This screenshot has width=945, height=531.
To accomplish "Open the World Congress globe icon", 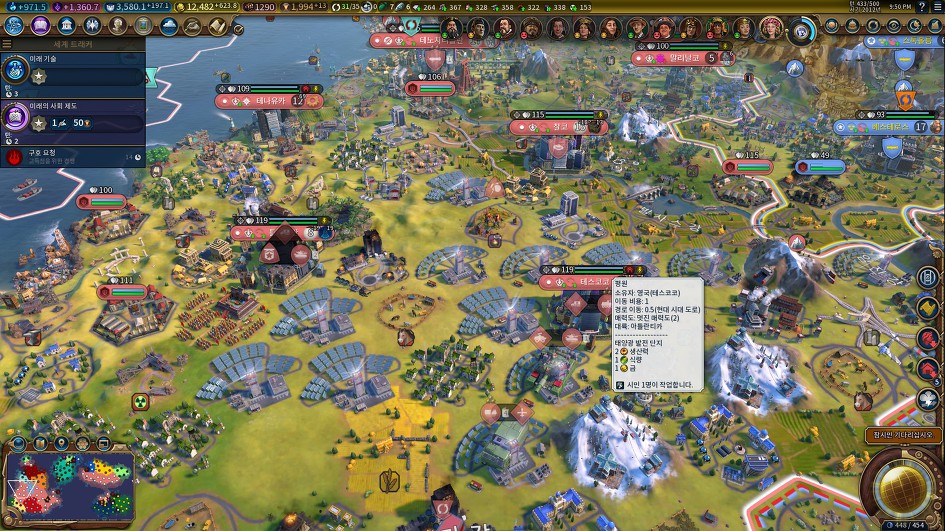I will coord(830,26).
